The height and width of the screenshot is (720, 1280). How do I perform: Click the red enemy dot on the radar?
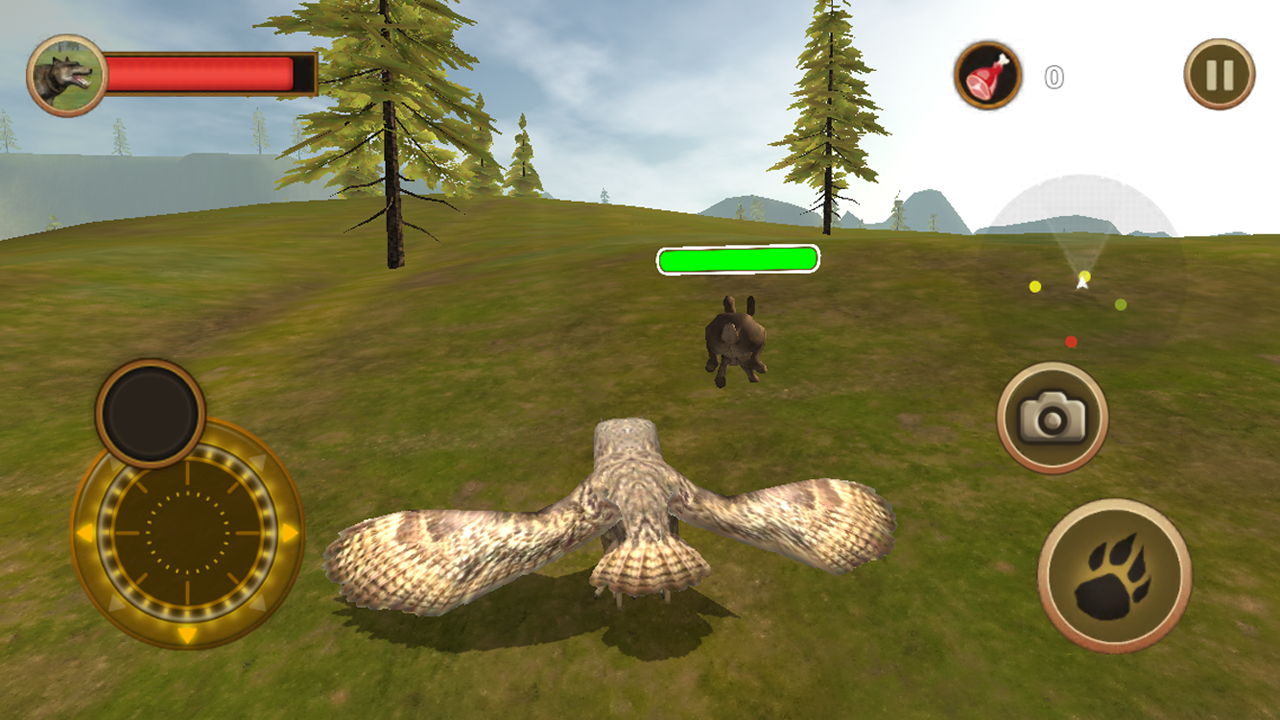(x=1073, y=341)
